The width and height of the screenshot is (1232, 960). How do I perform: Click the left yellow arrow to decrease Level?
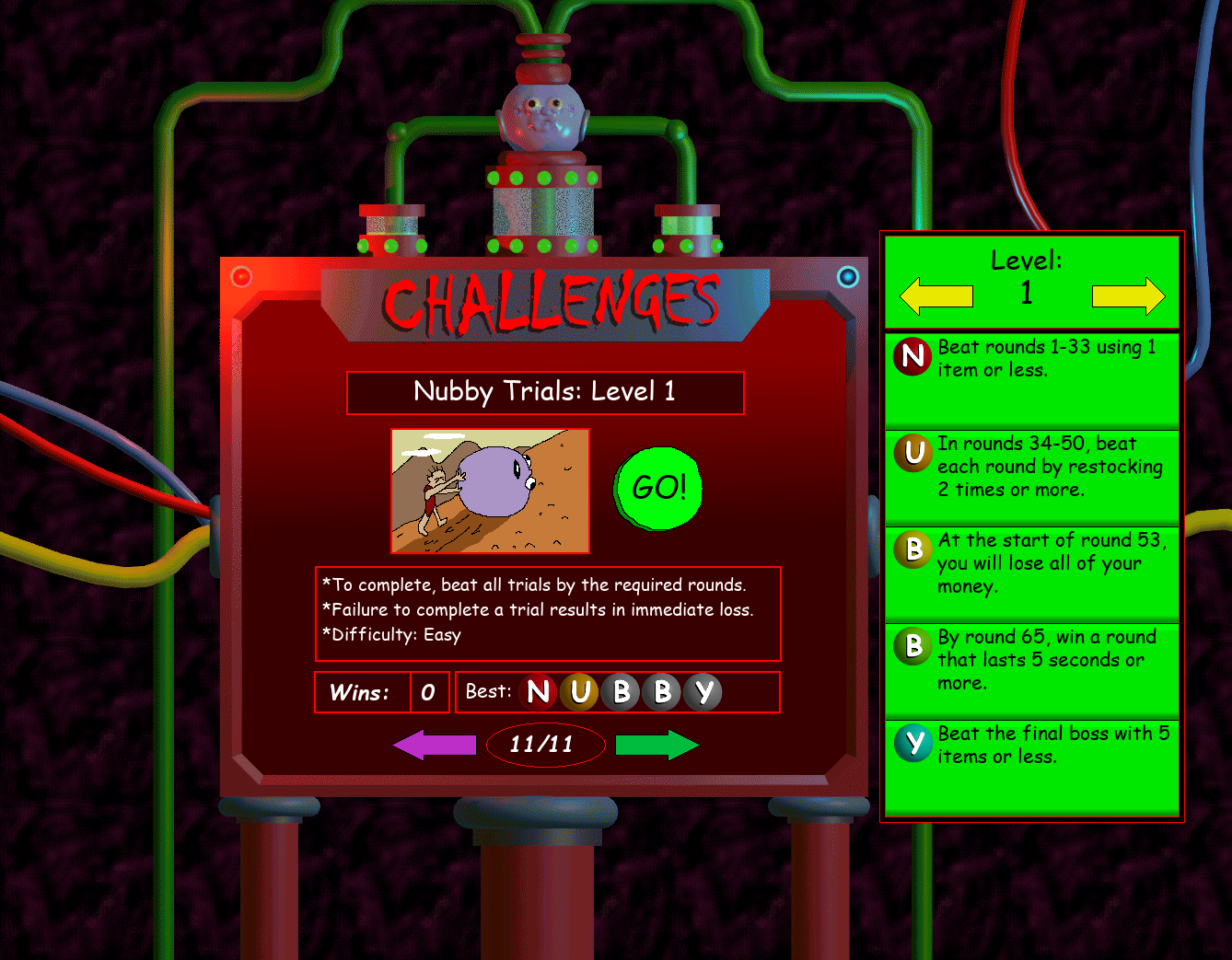click(936, 295)
